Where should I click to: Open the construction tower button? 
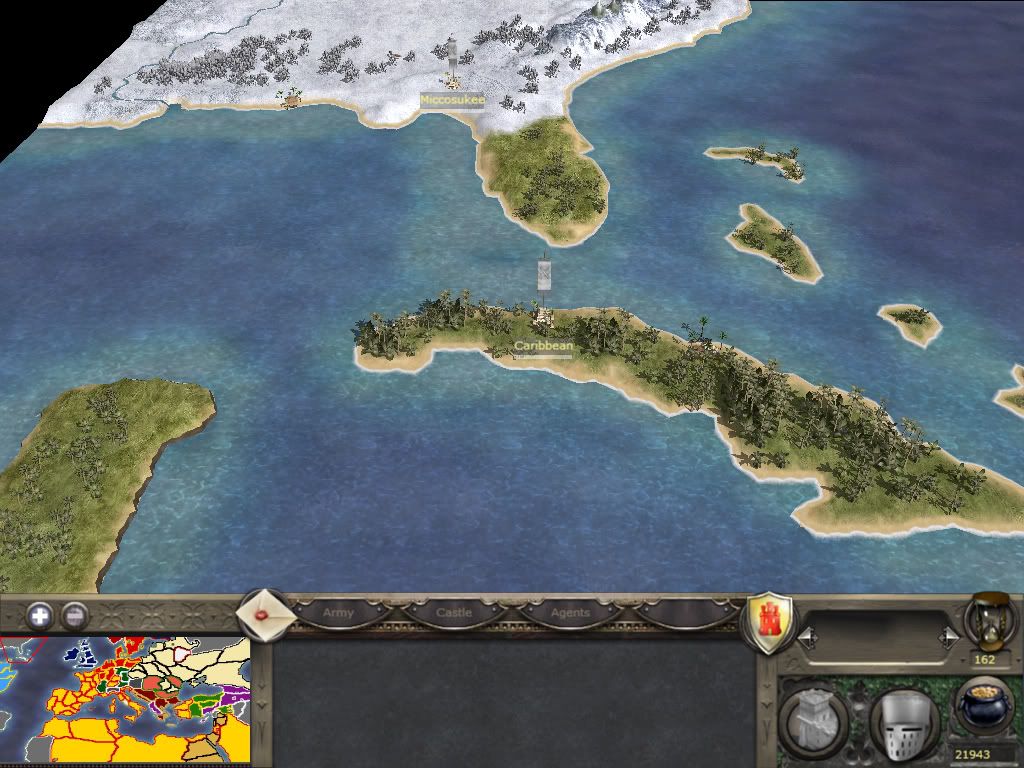point(814,716)
